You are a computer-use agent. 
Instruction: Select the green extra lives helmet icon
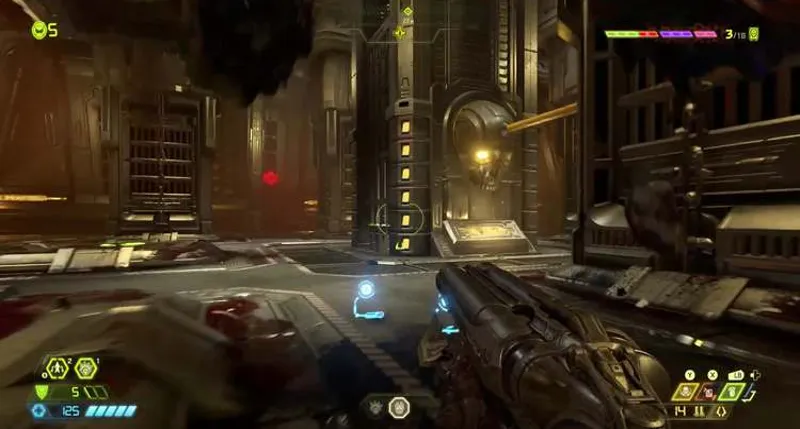38,30
